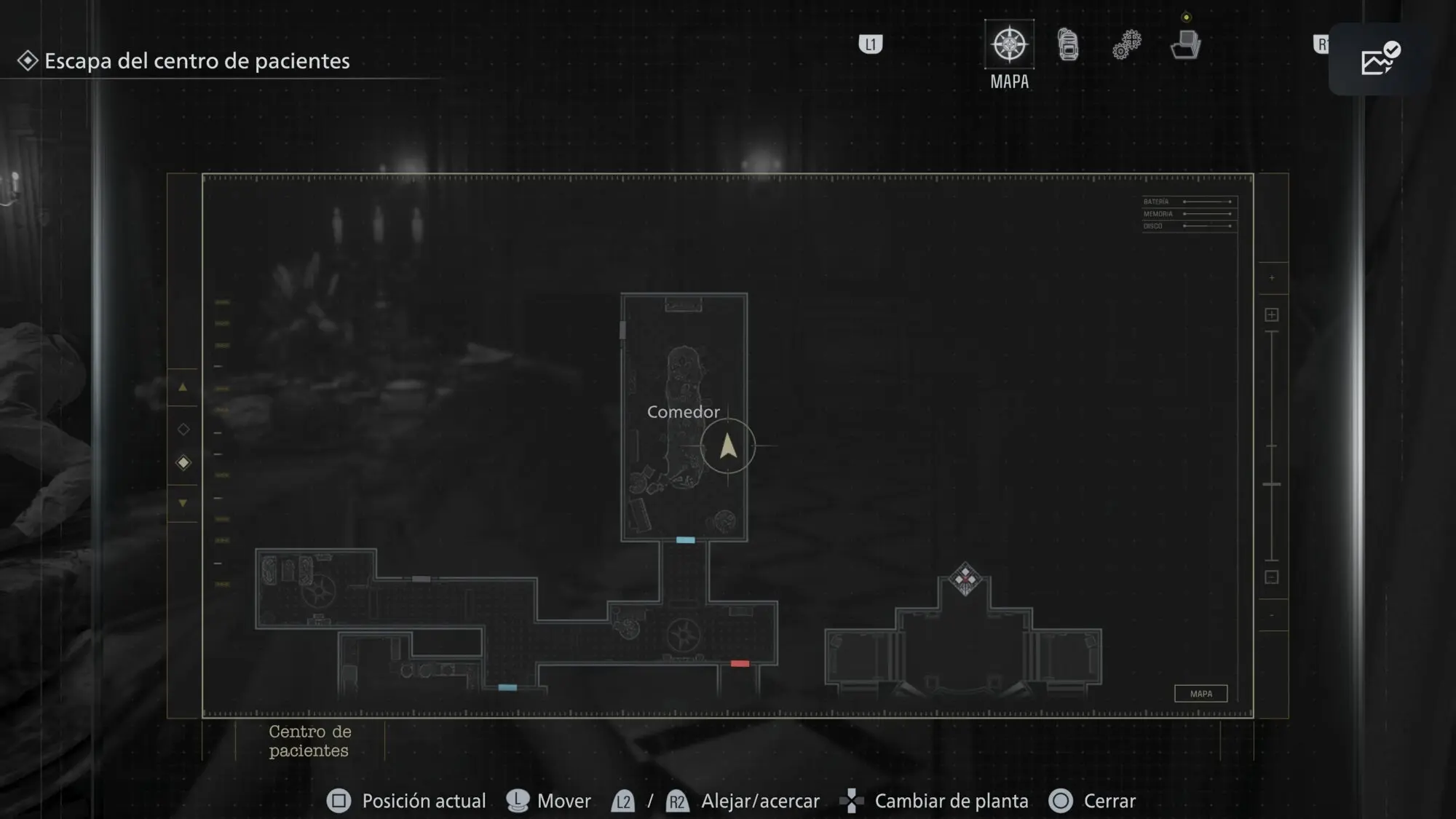Switch to the backpack inventory tab
The width and height of the screenshot is (1456, 819).
(1068, 45)
